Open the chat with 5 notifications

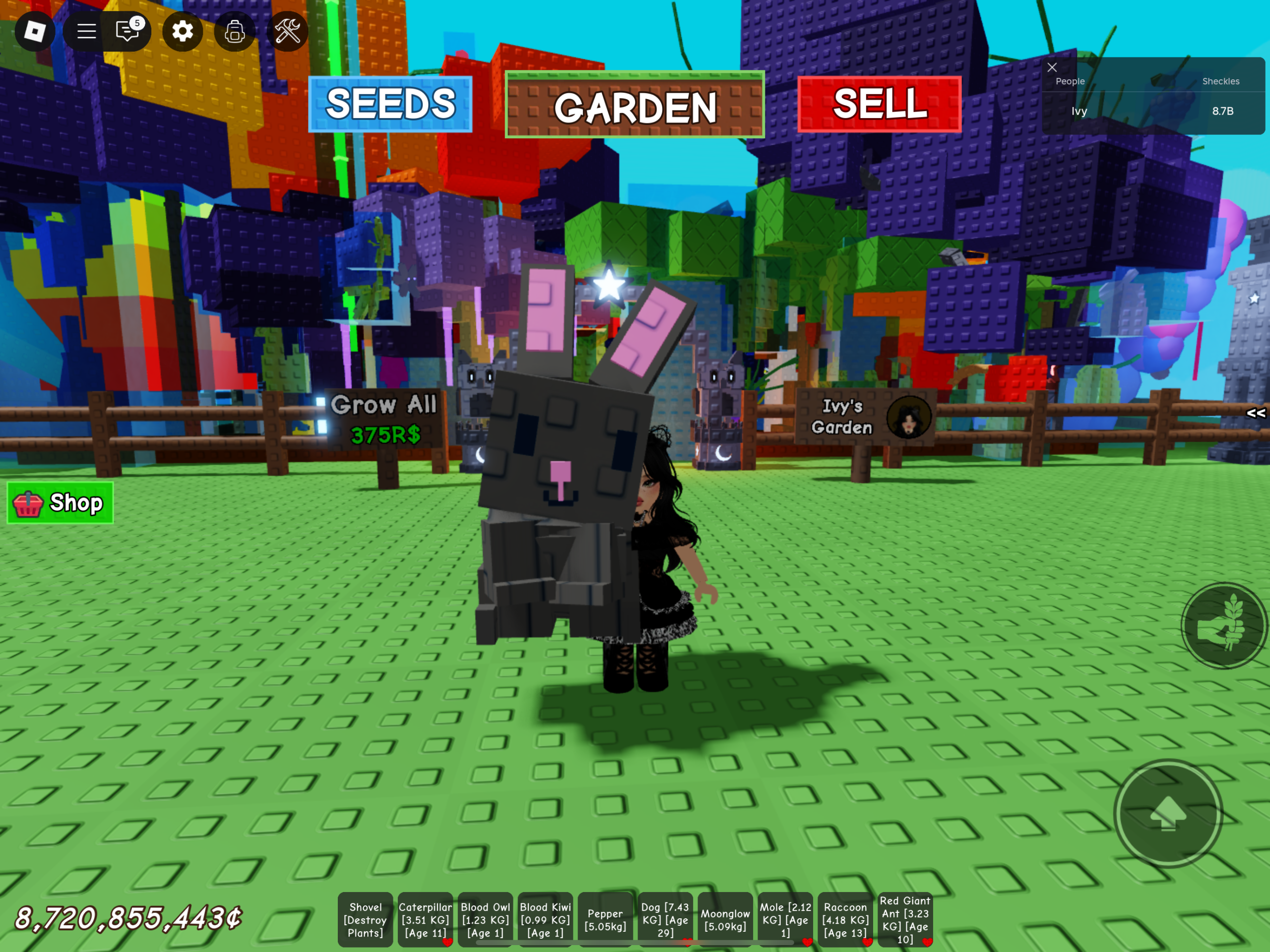[x=127, y=32]
